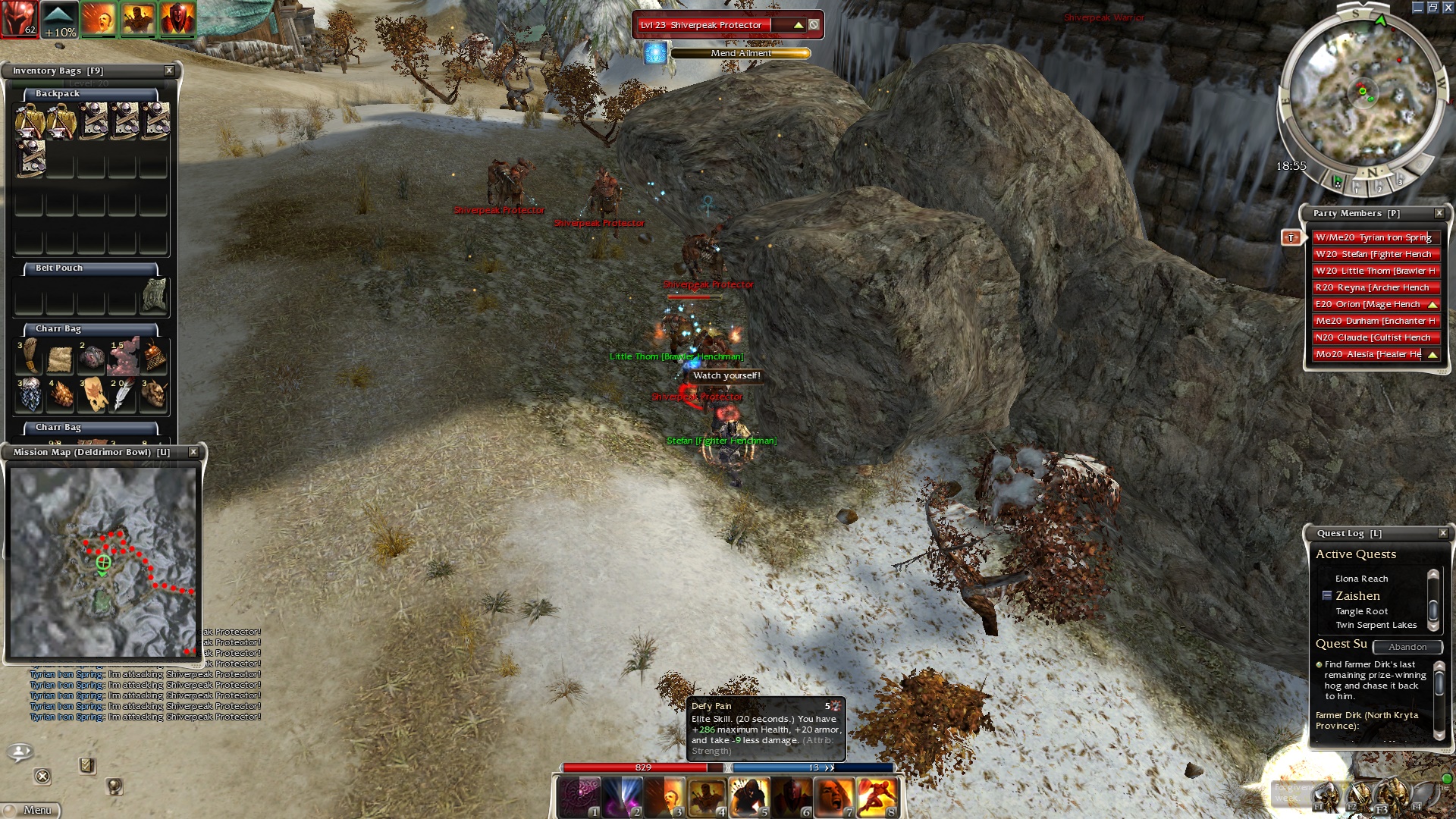The image size is (1456, 819).
Task: Collapse the Zaishen quest category
Action: [1327, 596]
